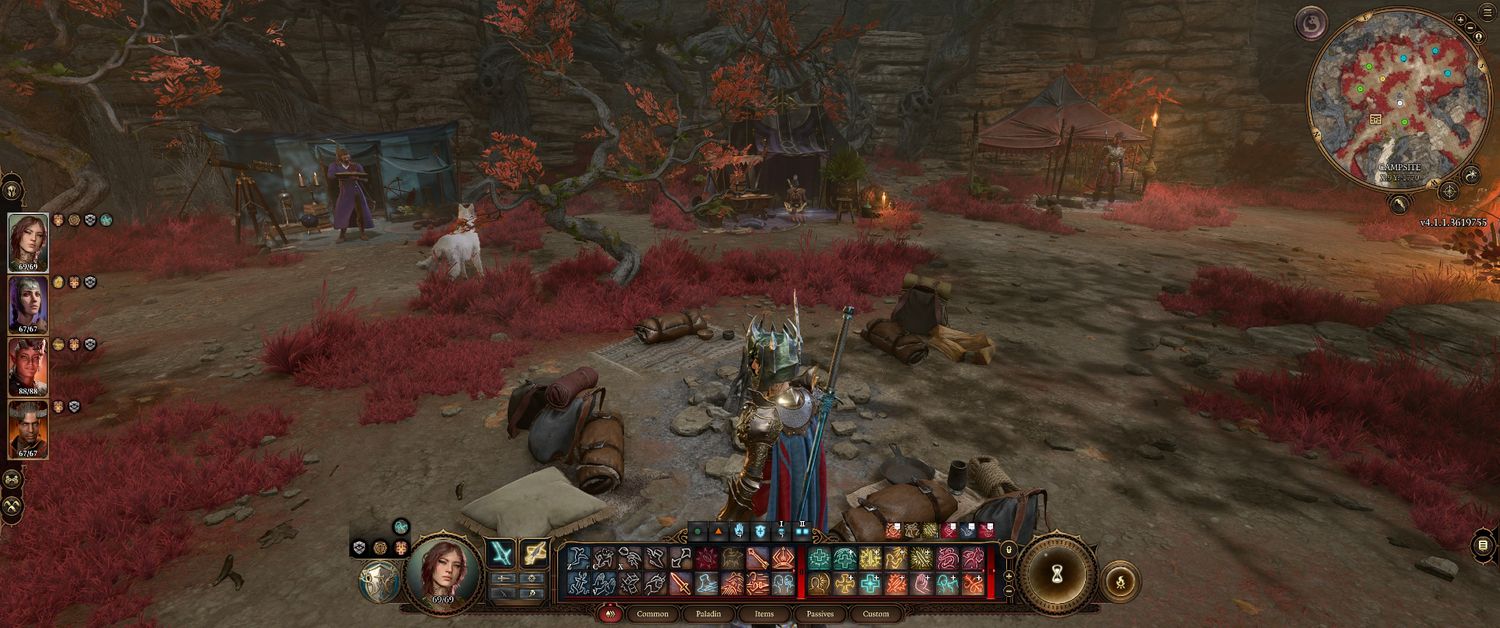Switch to the Paladin hotbar tab
This screenshot has height=628, width=1500.
pyautogui.click(x=709, y=614)
